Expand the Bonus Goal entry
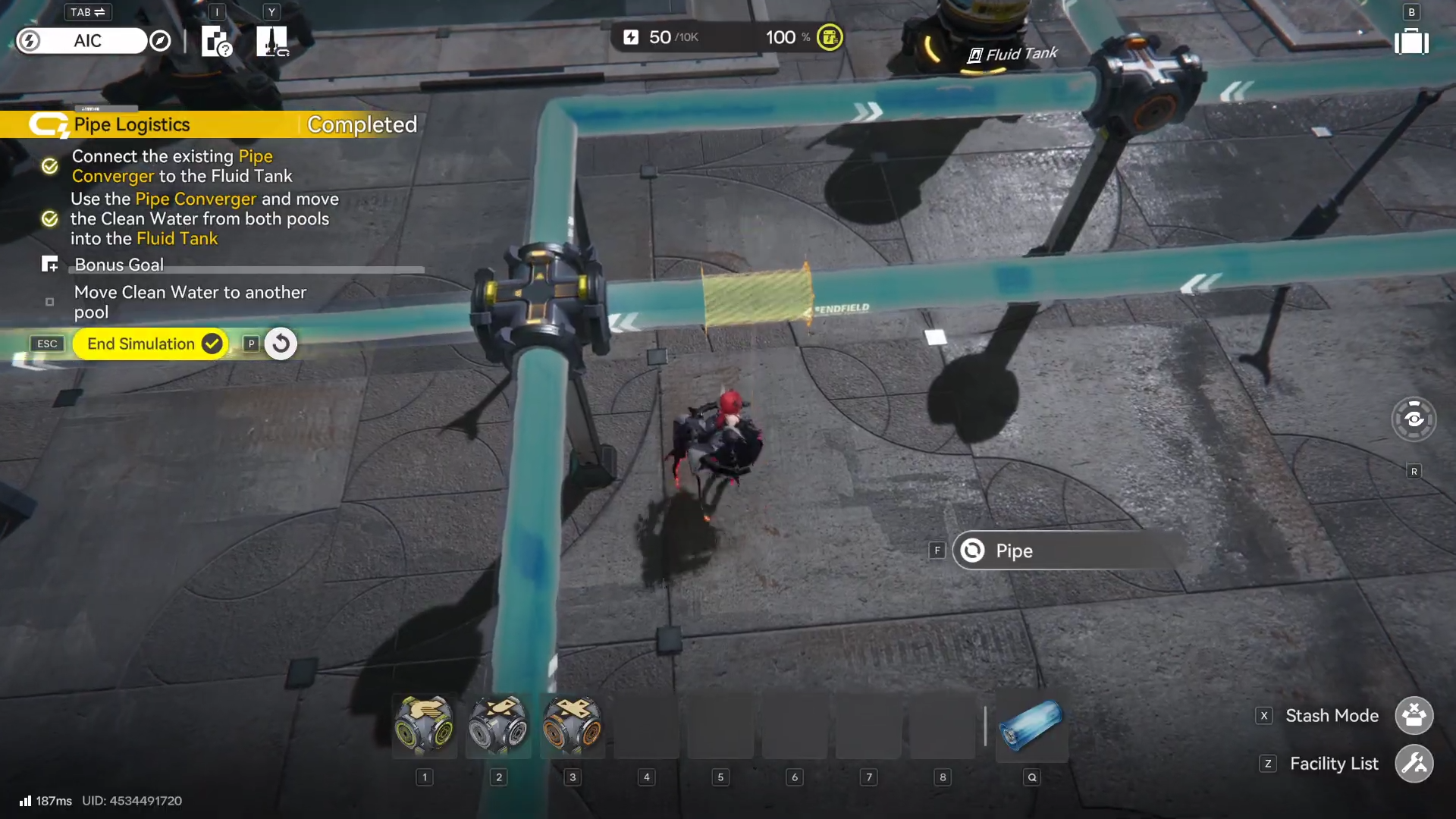Image resolution: width=1456 pixels, height=819 pixels. (x=119, y=265)
